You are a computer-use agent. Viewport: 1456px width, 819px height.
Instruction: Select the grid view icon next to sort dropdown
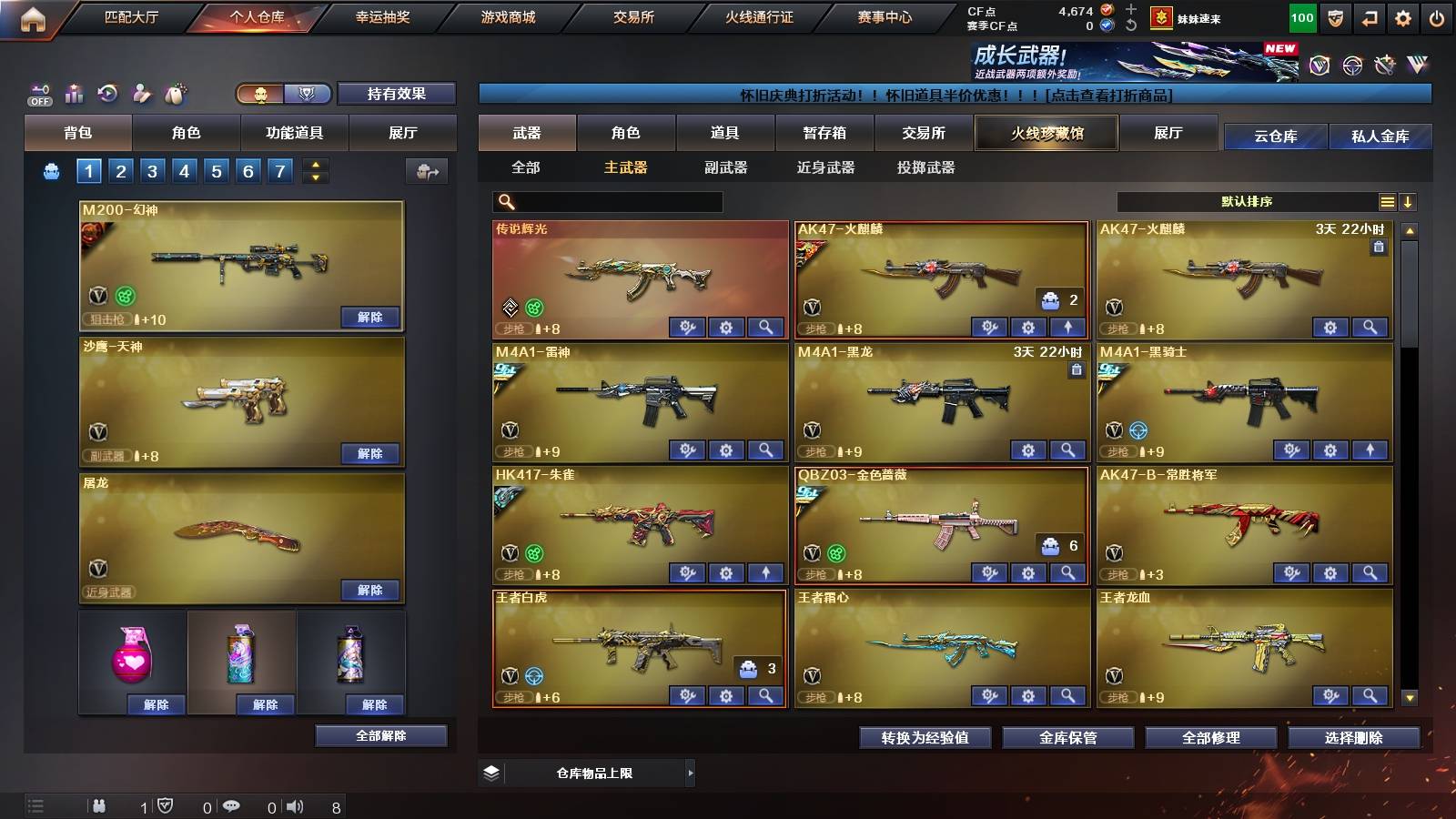[1387, 201]
